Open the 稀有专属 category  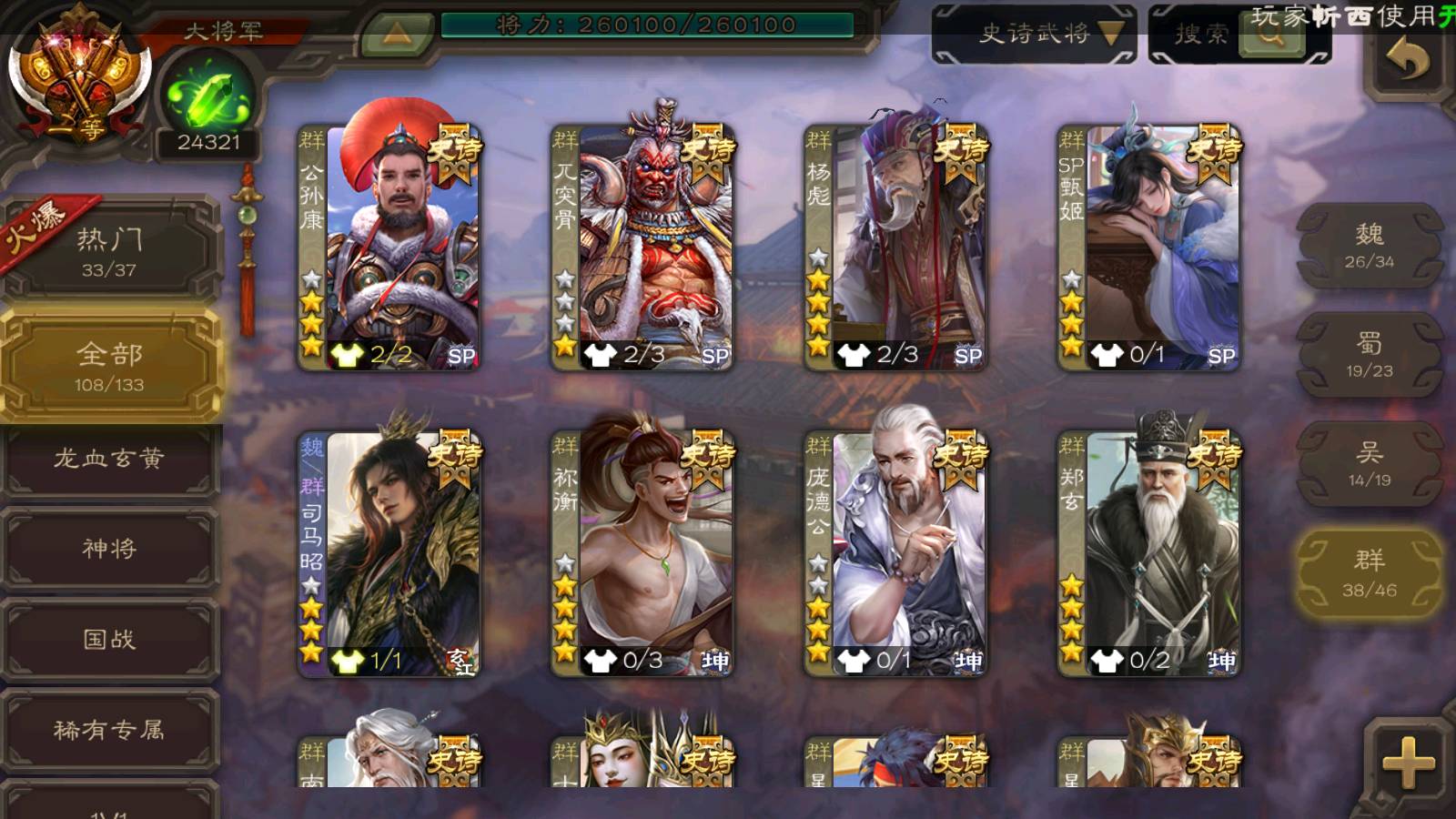tap(109, 730)
